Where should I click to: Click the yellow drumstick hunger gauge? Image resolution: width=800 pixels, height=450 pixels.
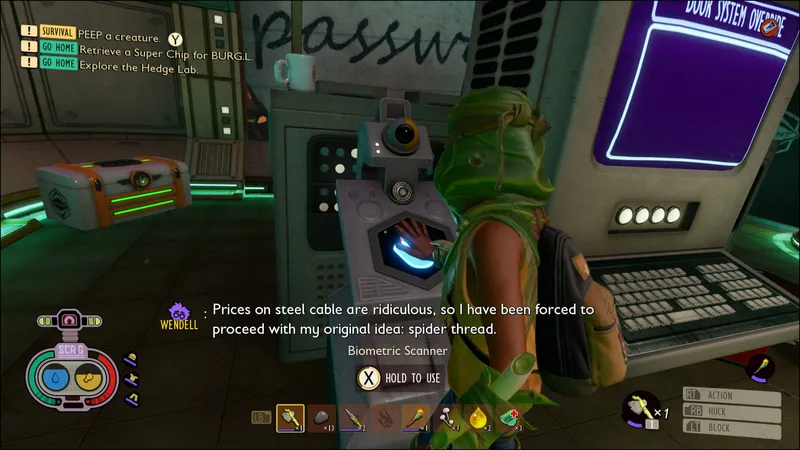click(88, 379)
